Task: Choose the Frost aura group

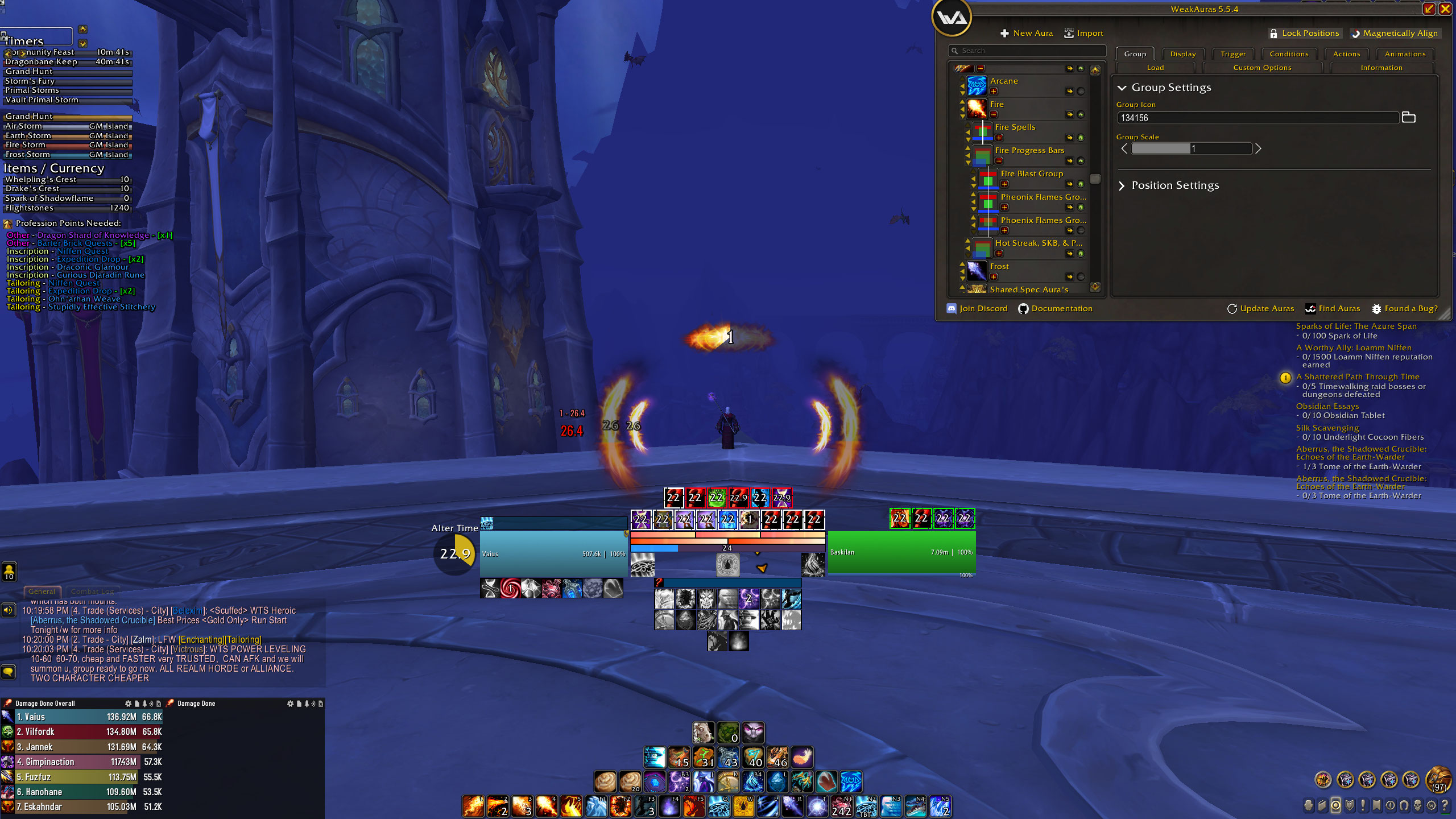Action: coord(999,267)
